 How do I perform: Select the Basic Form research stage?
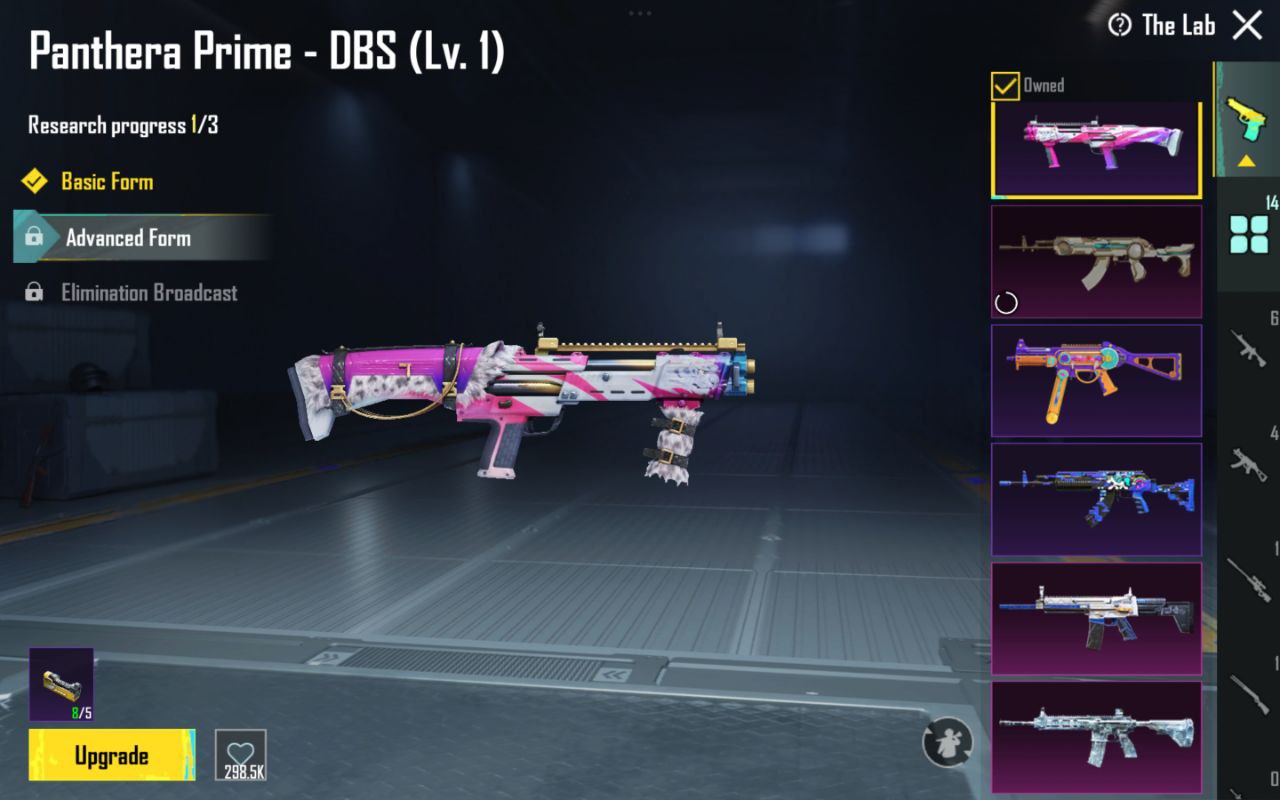point(106,182)
